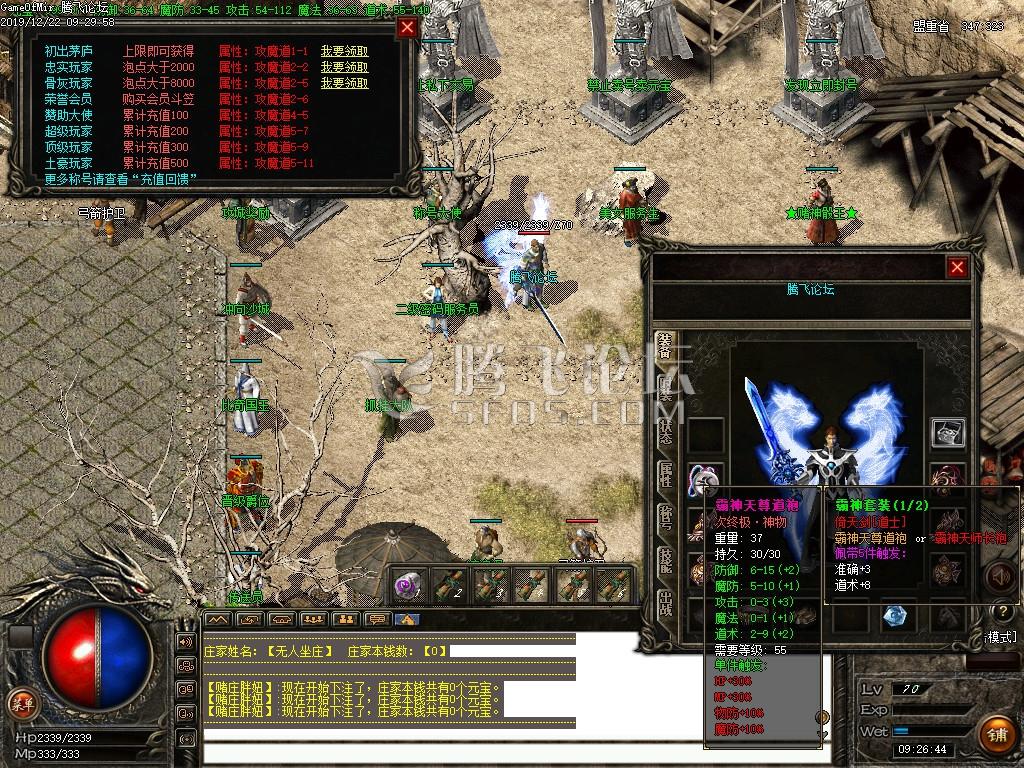This screenshot has height=768, width=1024.
Task: Select the helmet slot in equipment panel
Action: [x=948, y=432]
